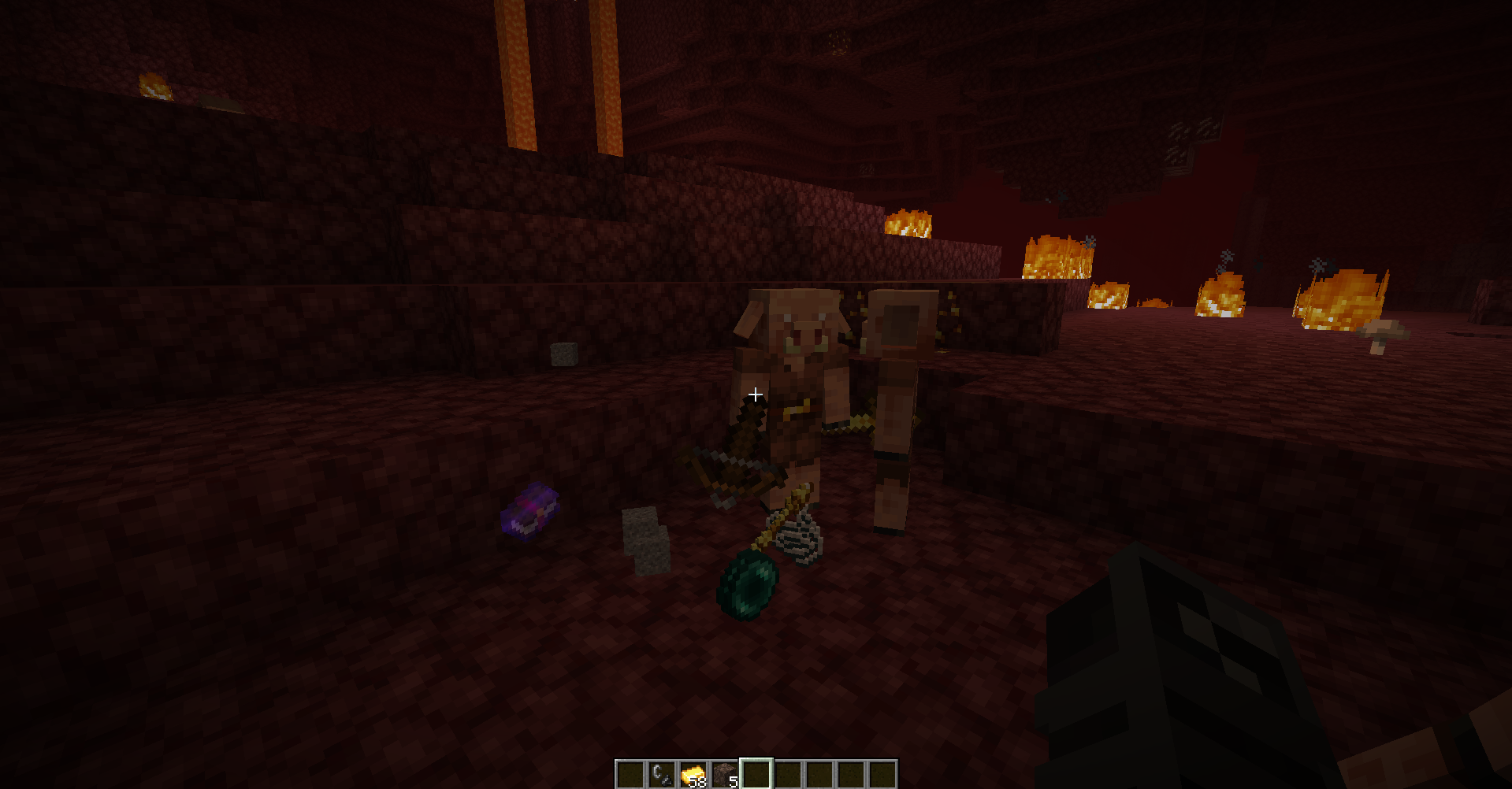Select the flint and steel in the hotbar
Screen dimensions: 1512x789
[x=660, y=772]
